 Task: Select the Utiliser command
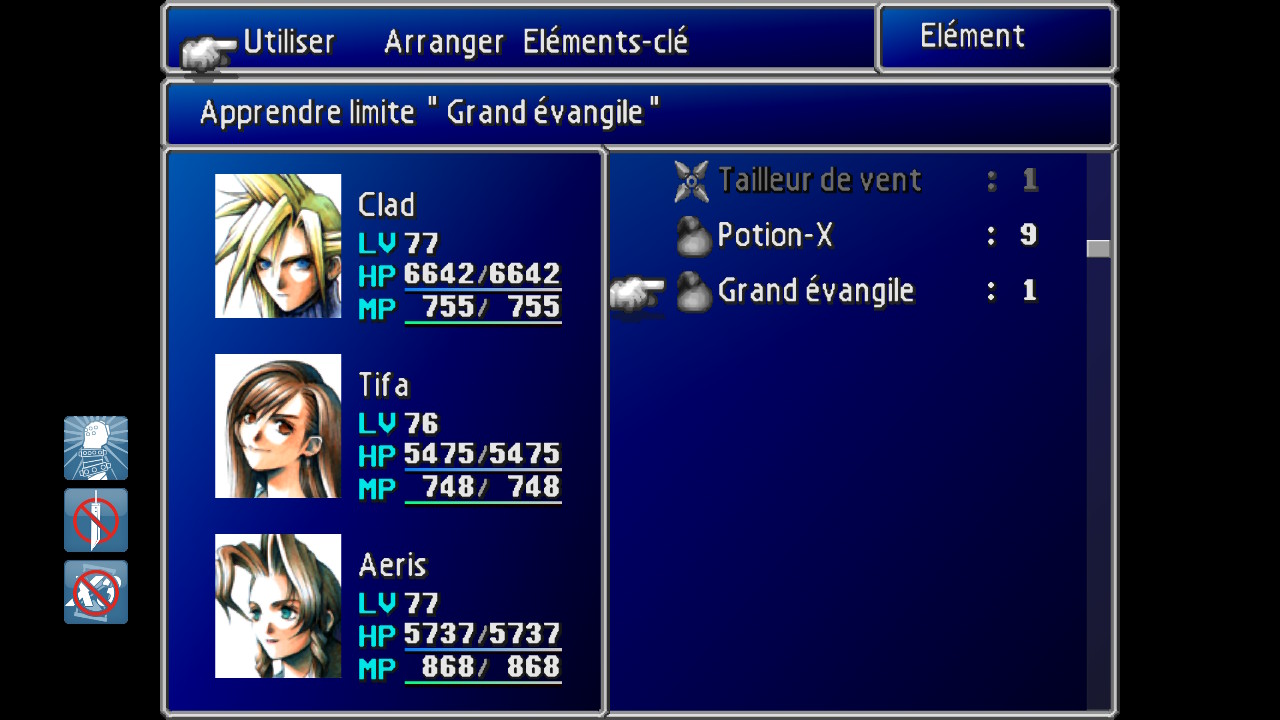(288, 42)
